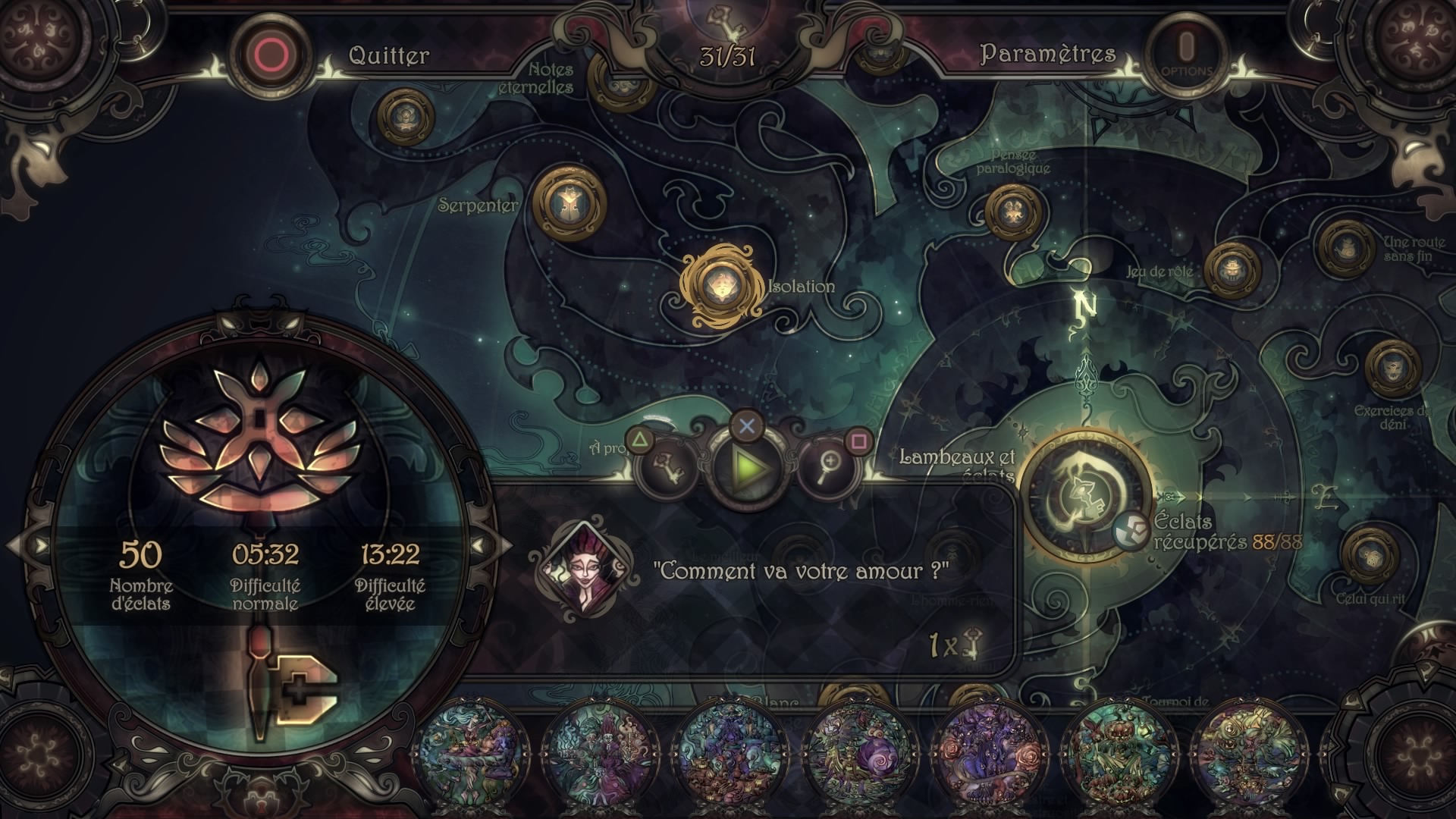Activate the magnifying glass preview button
The image size is (1456, 819).
pos(827,467)
